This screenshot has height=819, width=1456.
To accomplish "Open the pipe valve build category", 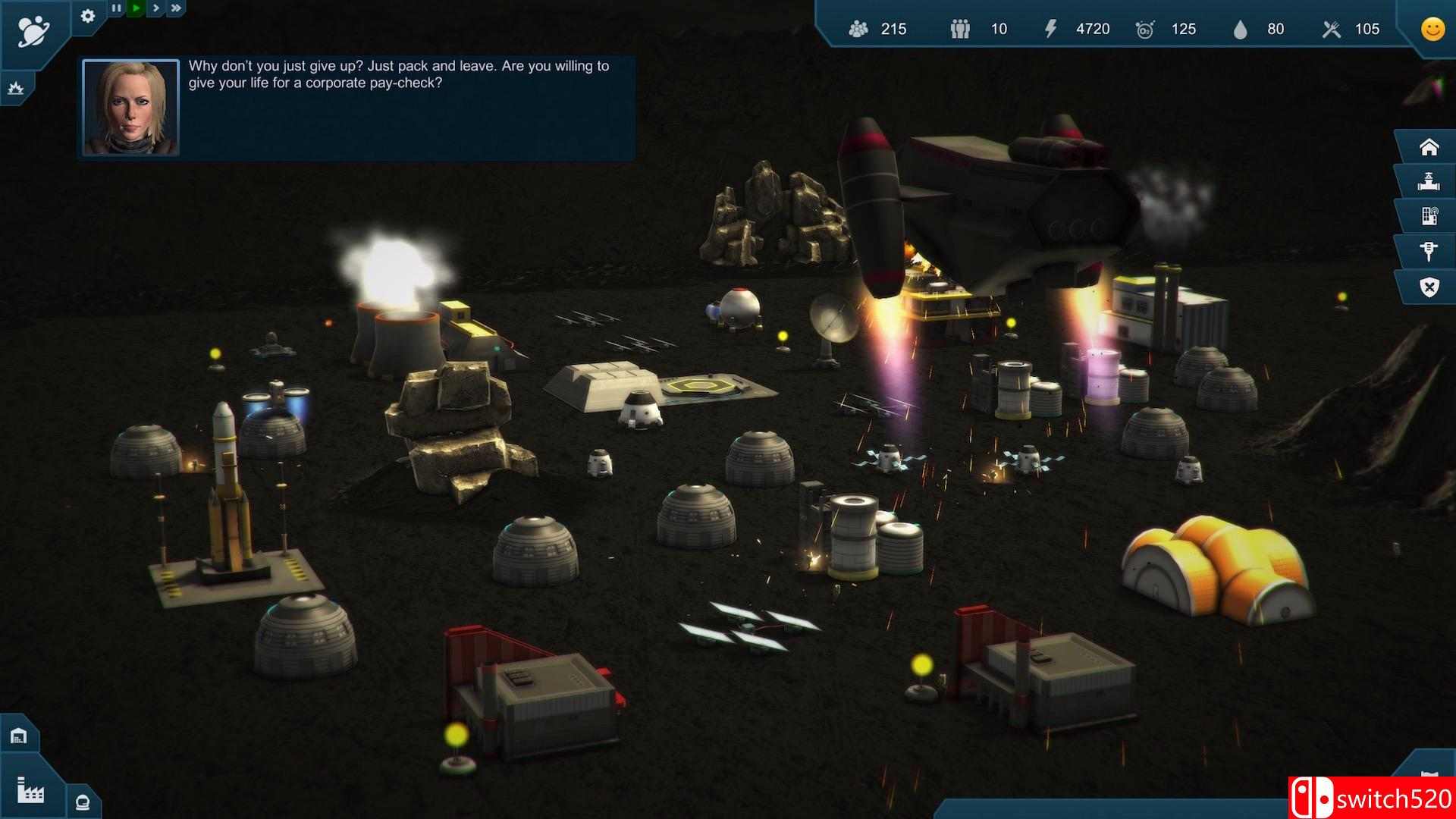I will pos(1429,181).
